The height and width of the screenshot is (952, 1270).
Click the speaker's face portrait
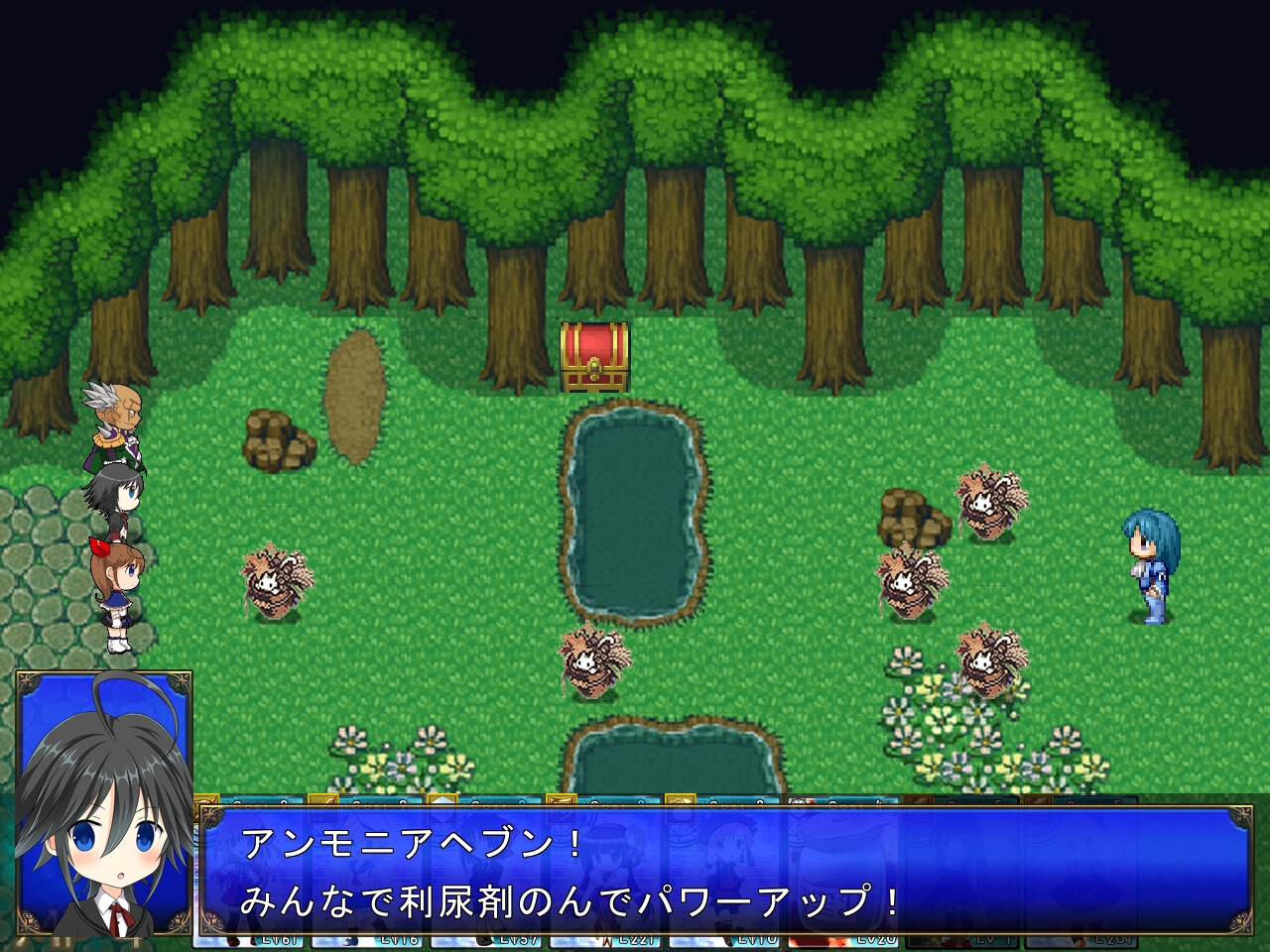[104, 803]
